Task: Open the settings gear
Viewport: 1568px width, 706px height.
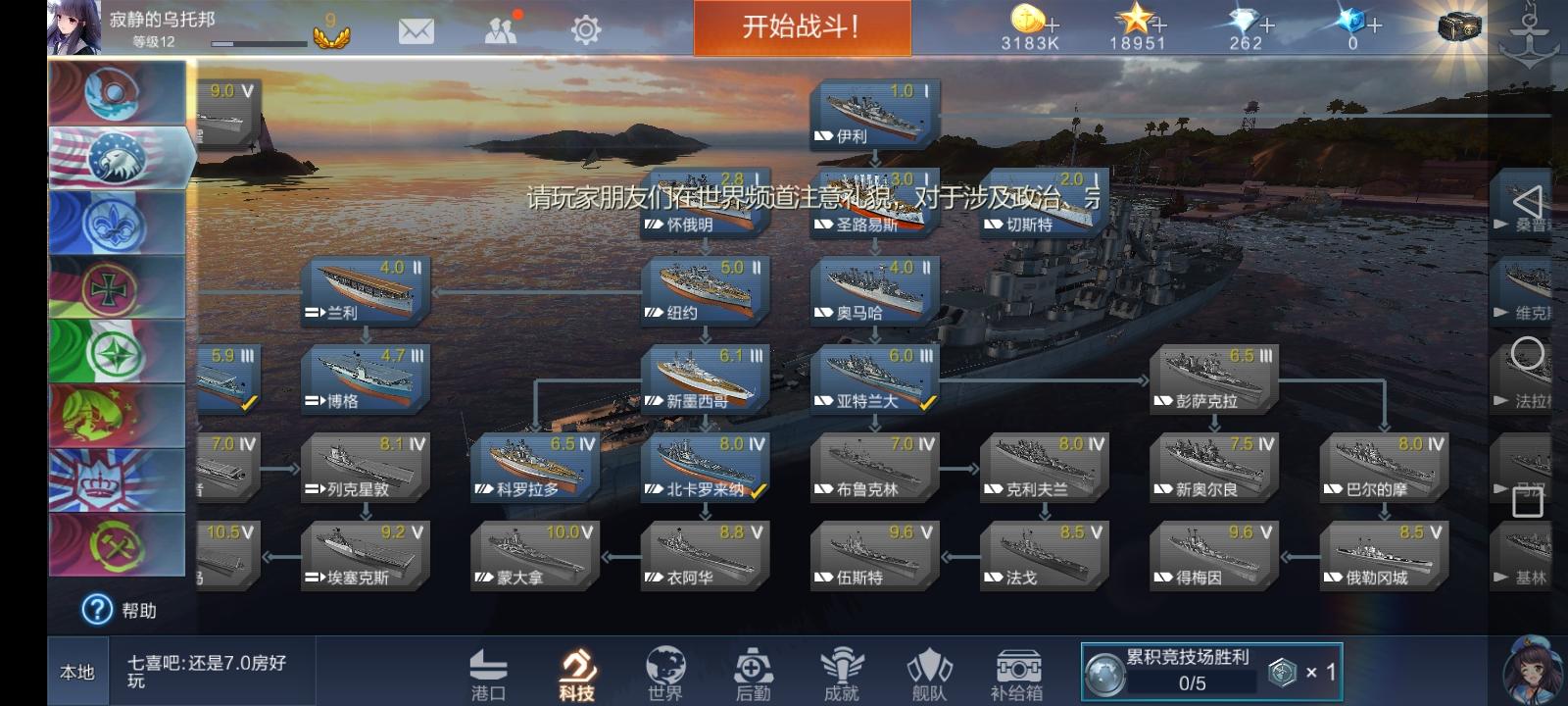Action: coord(586,30)
